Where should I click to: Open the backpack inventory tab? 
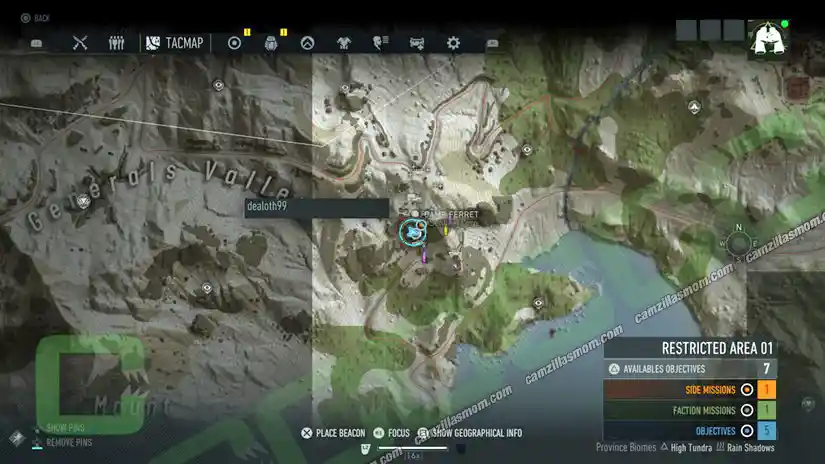270,43
